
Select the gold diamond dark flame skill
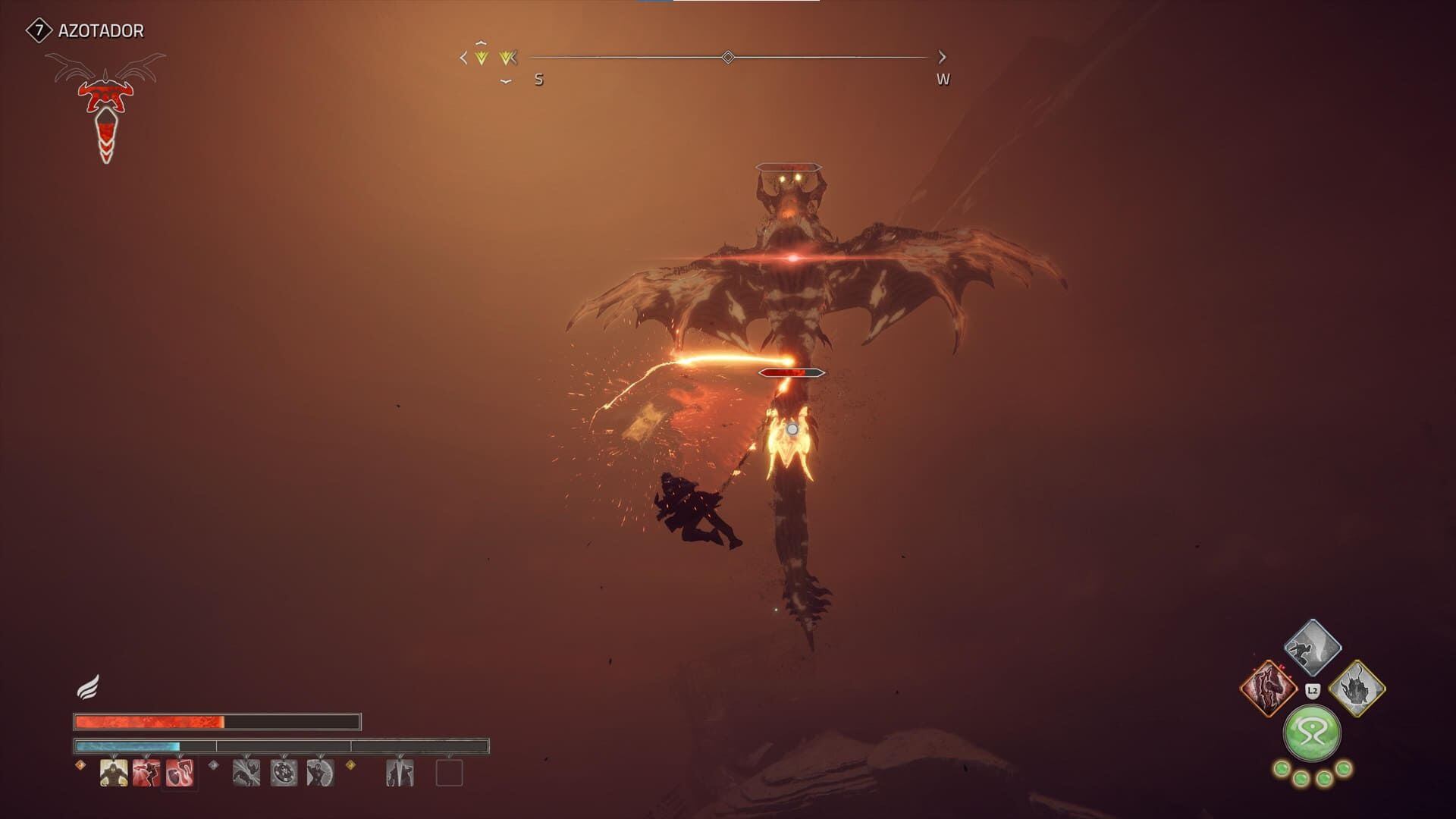(x=1357, y=689)
